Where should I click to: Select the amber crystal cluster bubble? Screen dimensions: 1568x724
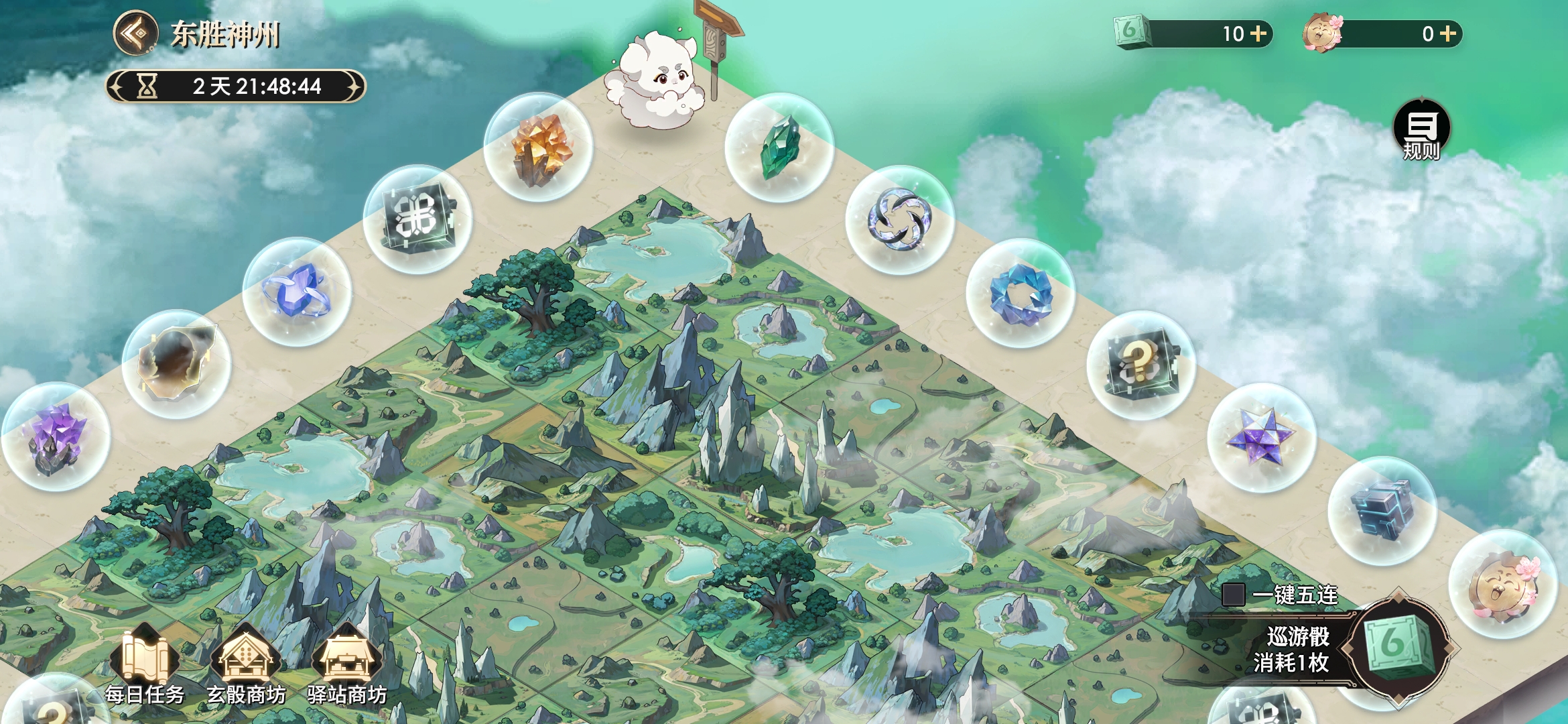pos(538,147)
